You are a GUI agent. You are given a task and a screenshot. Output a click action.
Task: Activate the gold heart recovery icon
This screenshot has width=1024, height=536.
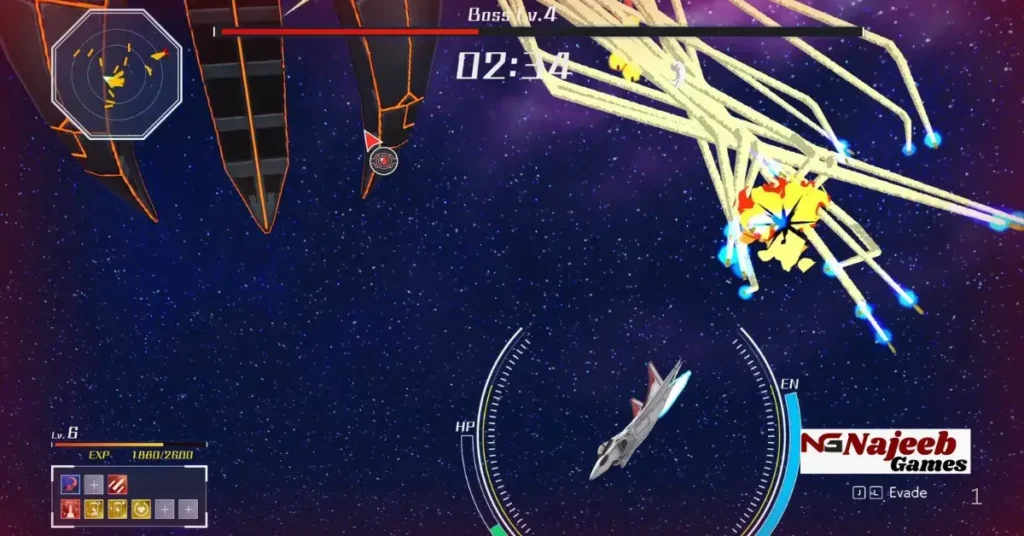pyautogui.click(x=141, y=509)
